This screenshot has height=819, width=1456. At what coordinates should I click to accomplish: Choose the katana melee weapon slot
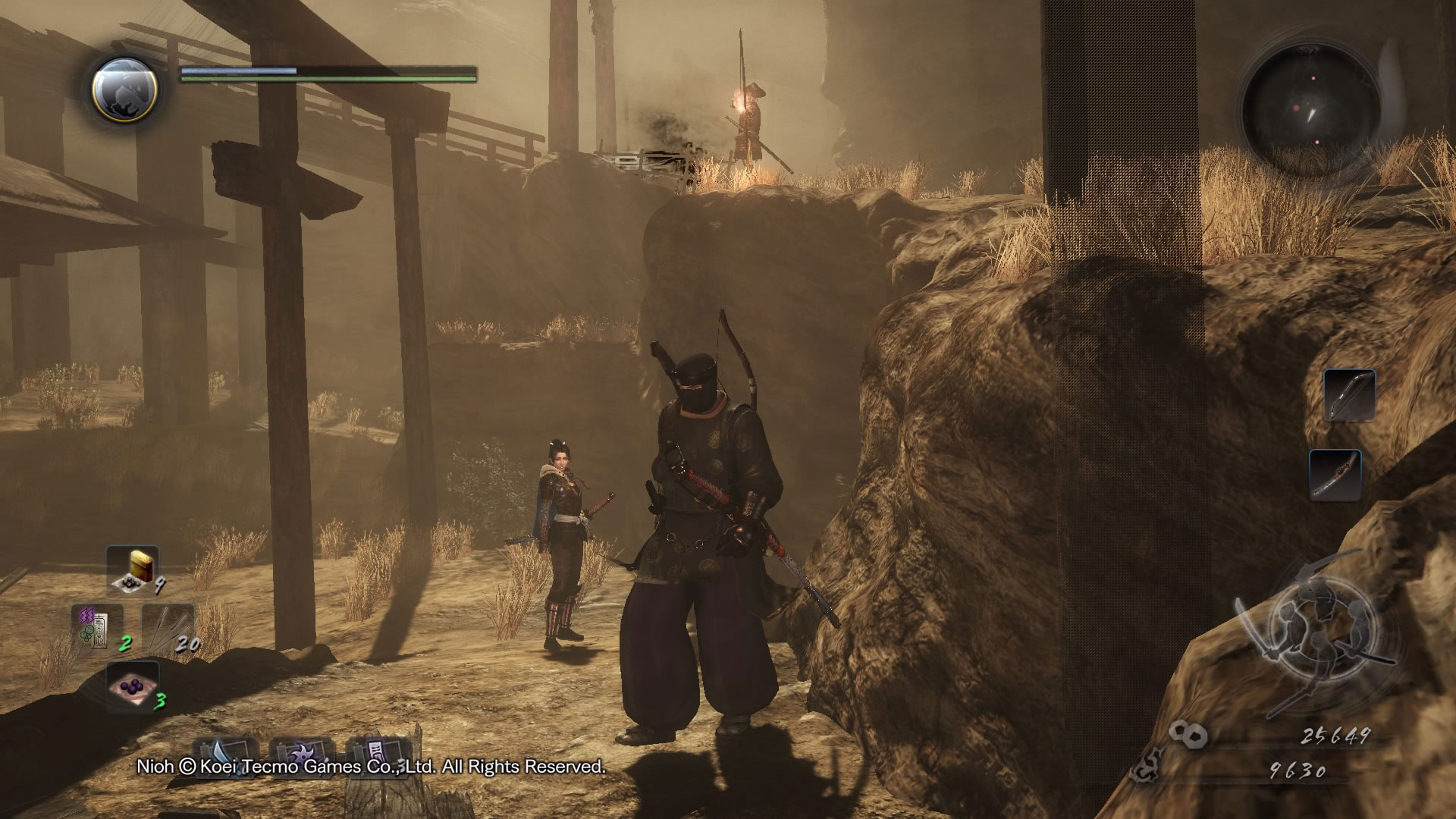coord(1335,474)
